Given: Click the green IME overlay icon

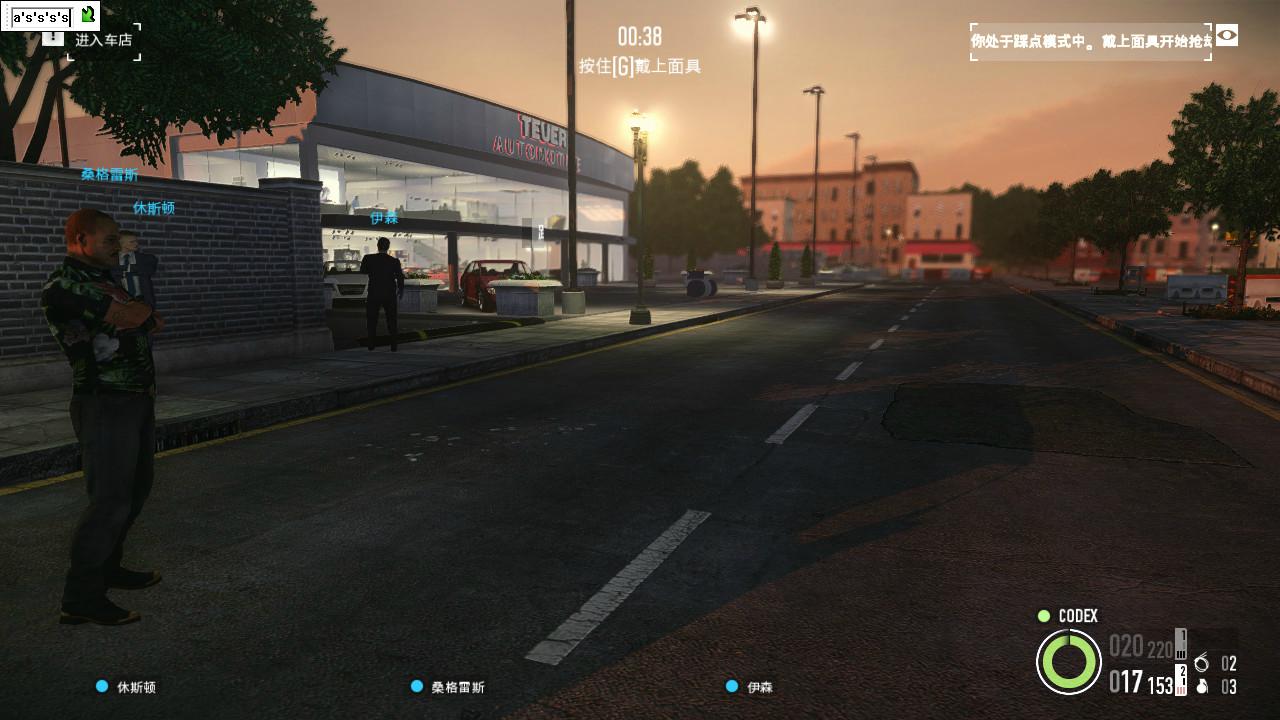Looking at the screenshot, I should click(88, 15).
